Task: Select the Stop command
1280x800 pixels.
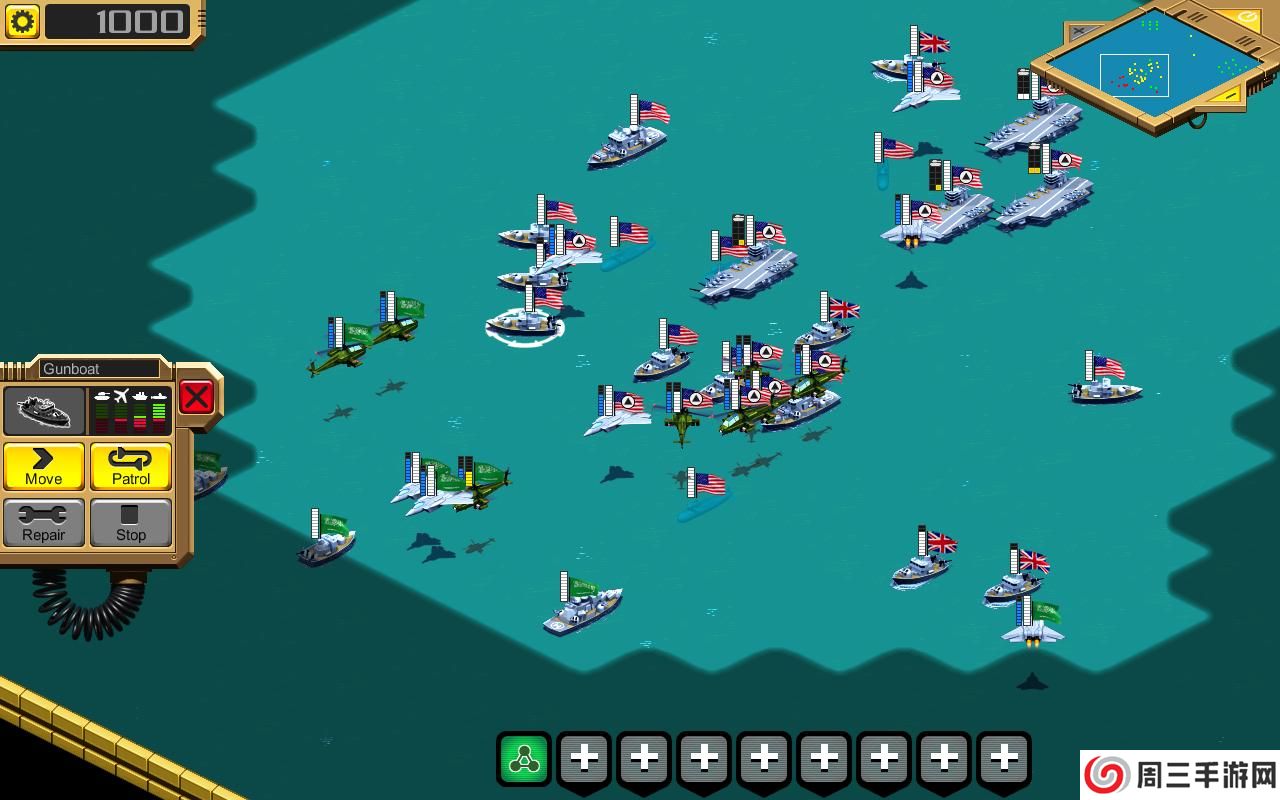Action: tap(131, 523)
